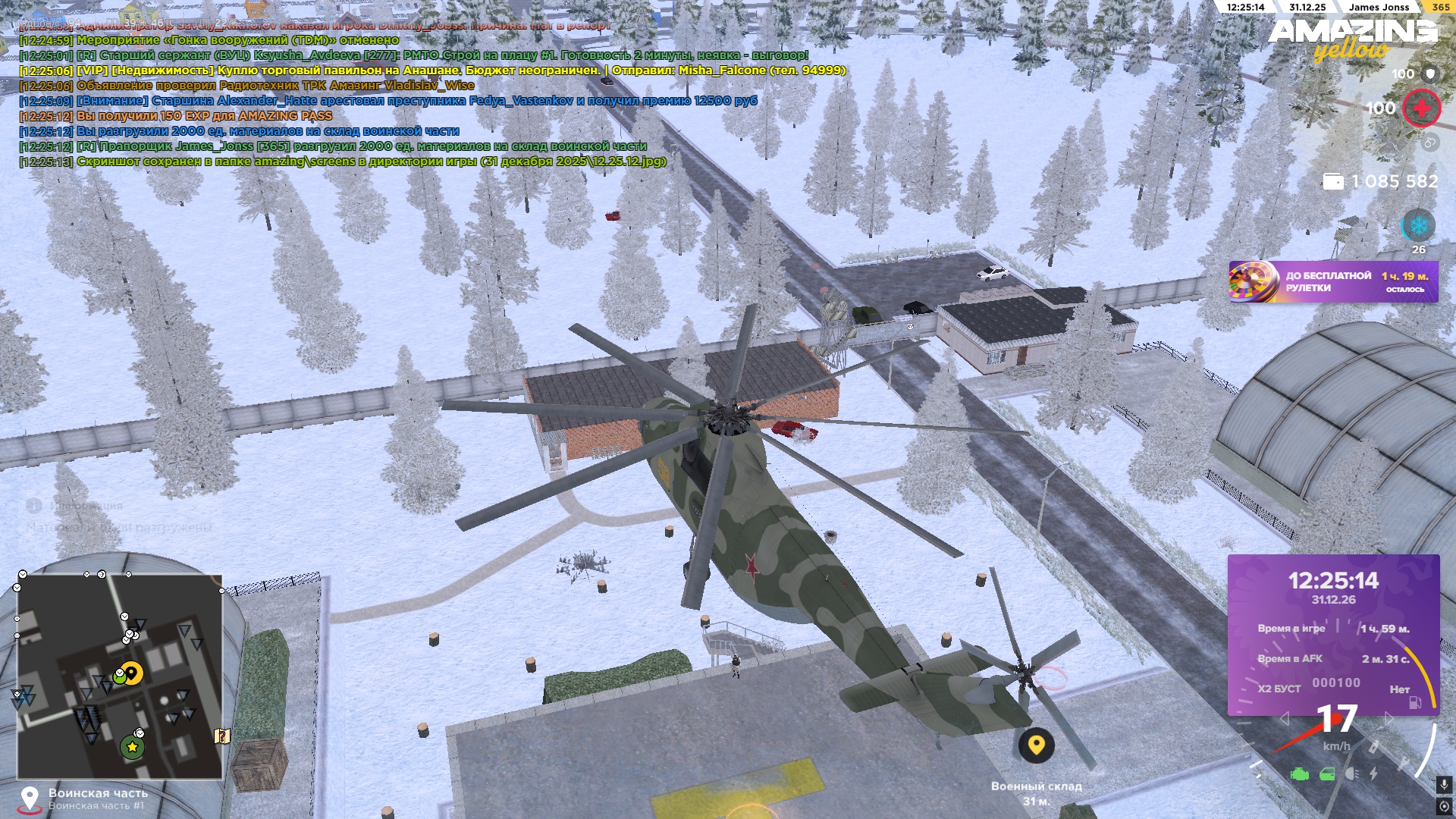Image resolution: width=1456 pixels, height=819 pixels.
Task: Click the grenade icon below the health indicator
Action: [1429, 143]
